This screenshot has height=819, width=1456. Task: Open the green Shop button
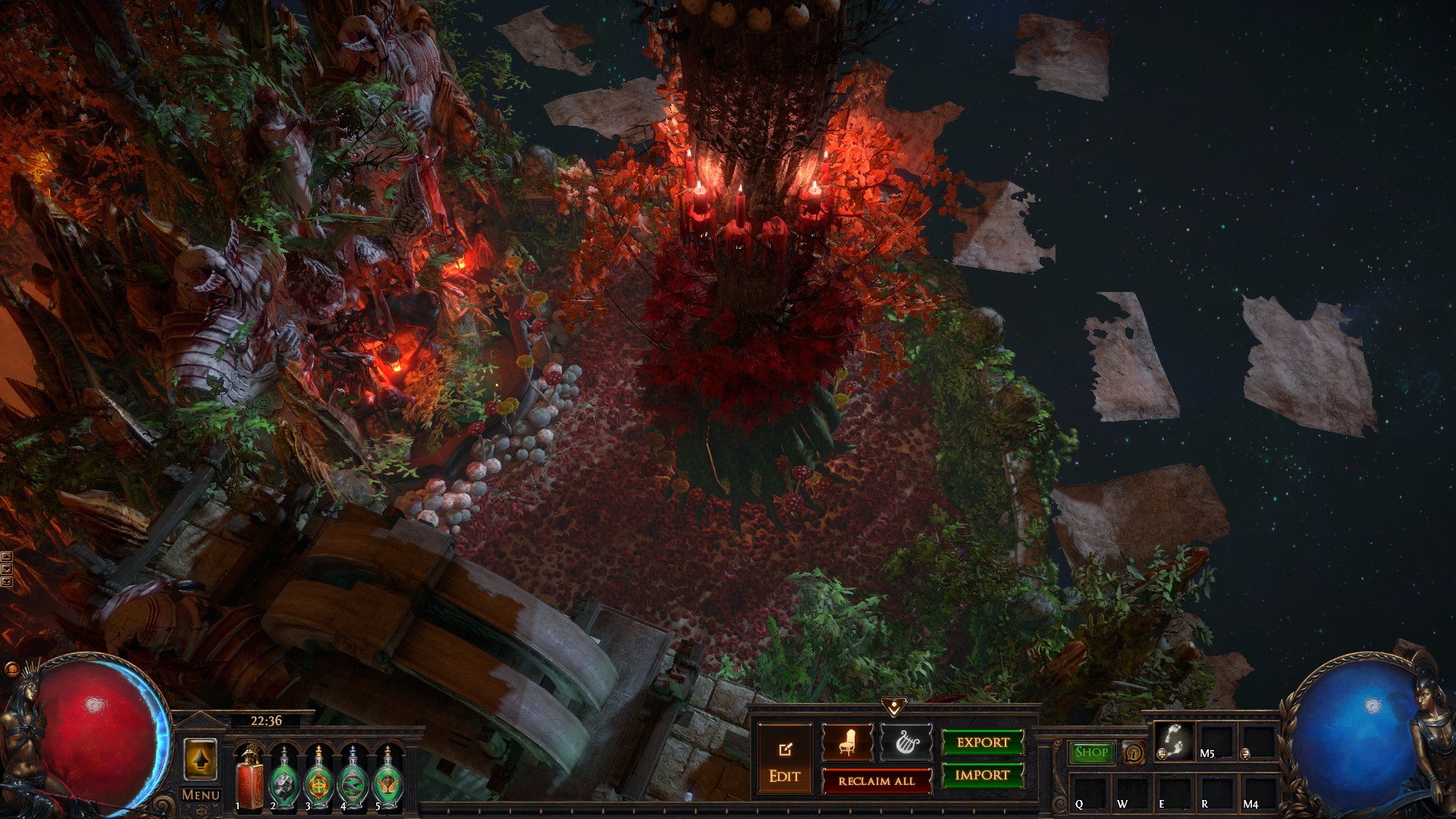[x=1091, y=752]
